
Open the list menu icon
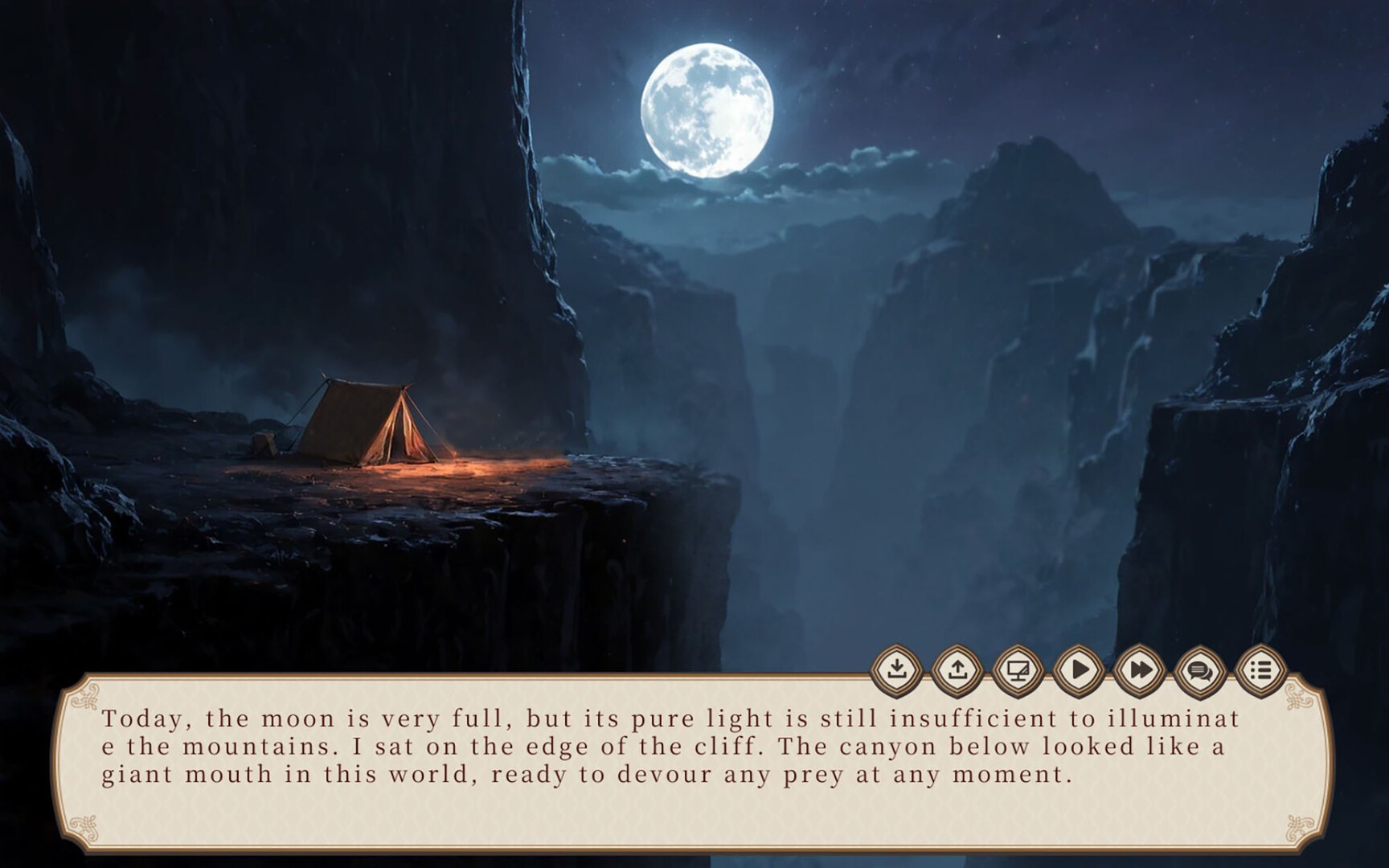[1260, 669]
